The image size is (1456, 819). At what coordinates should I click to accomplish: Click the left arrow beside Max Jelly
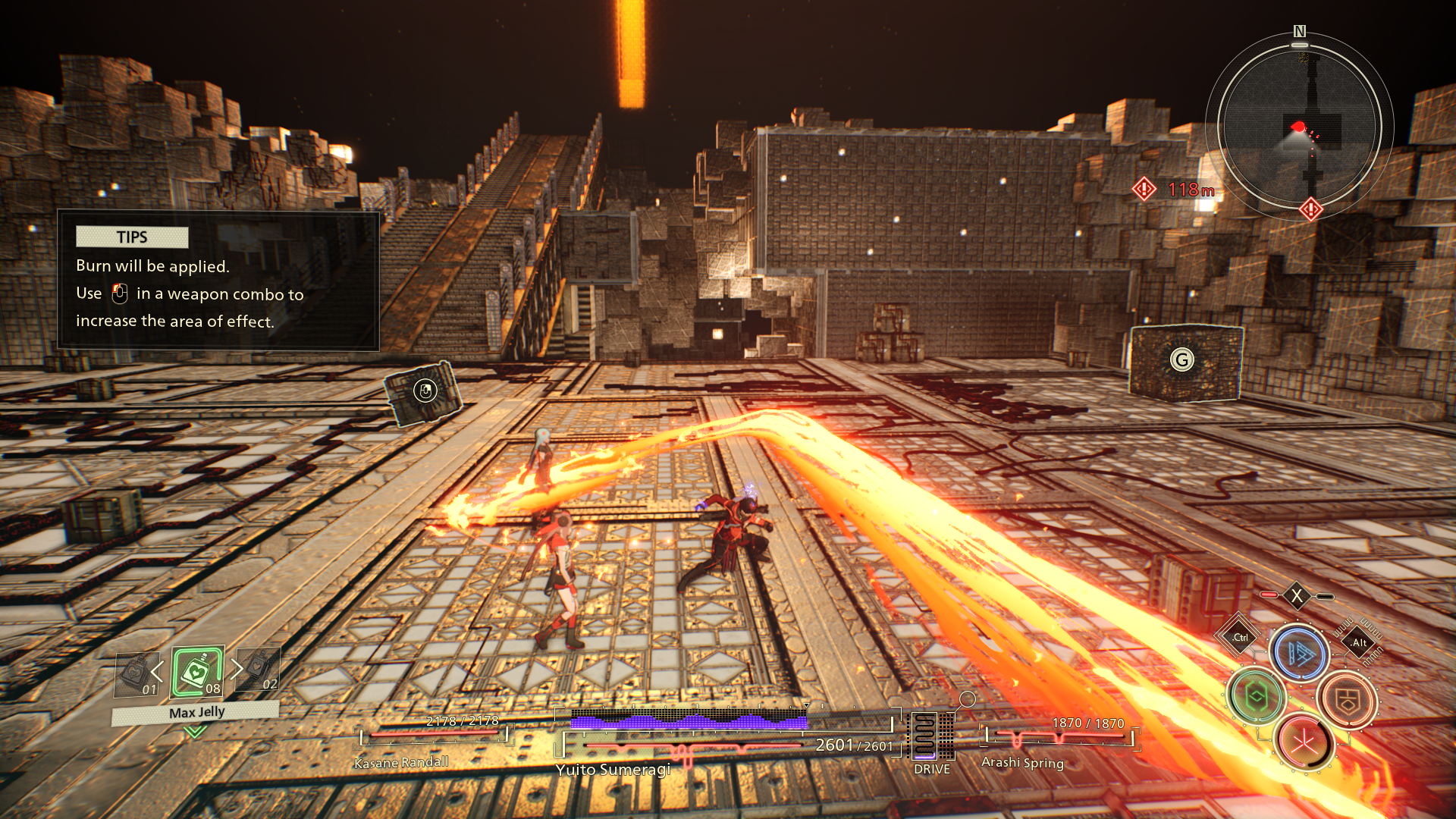(158, 671)
